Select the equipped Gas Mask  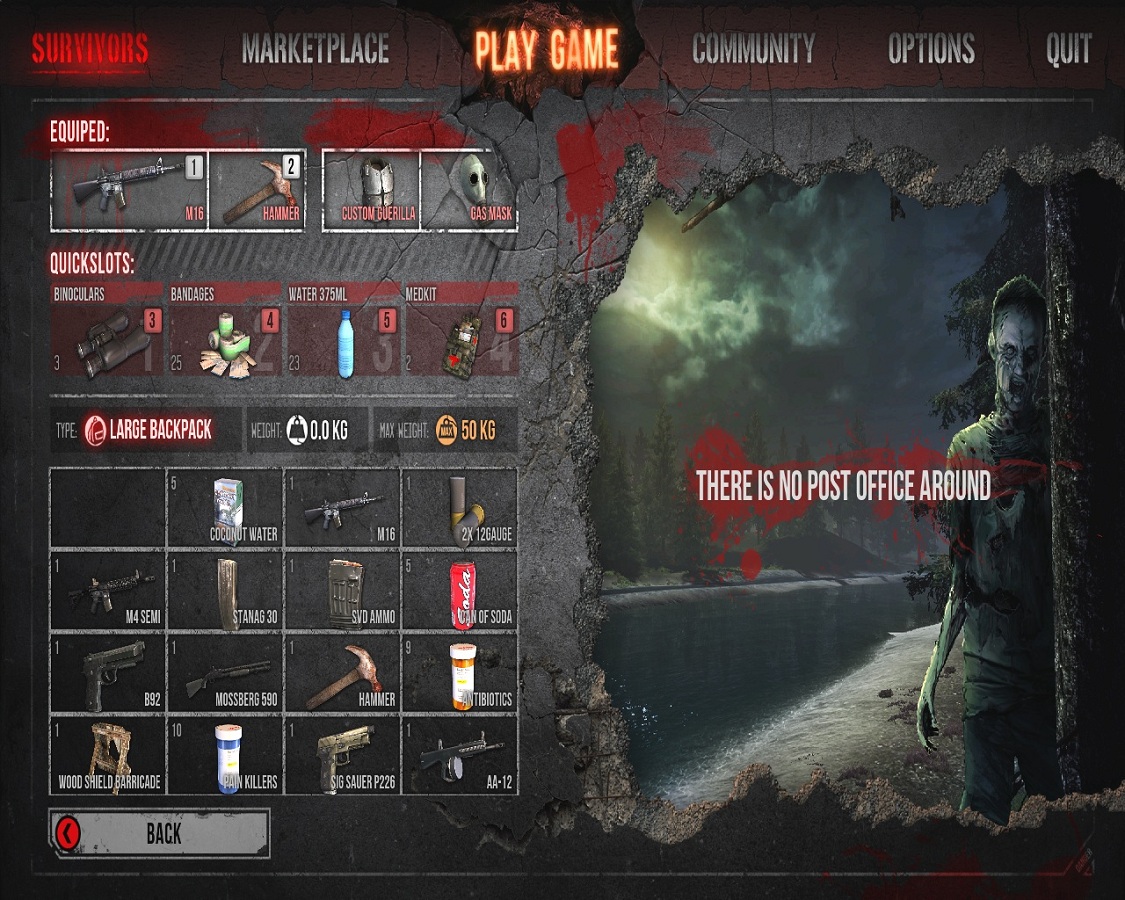point(468,190)
